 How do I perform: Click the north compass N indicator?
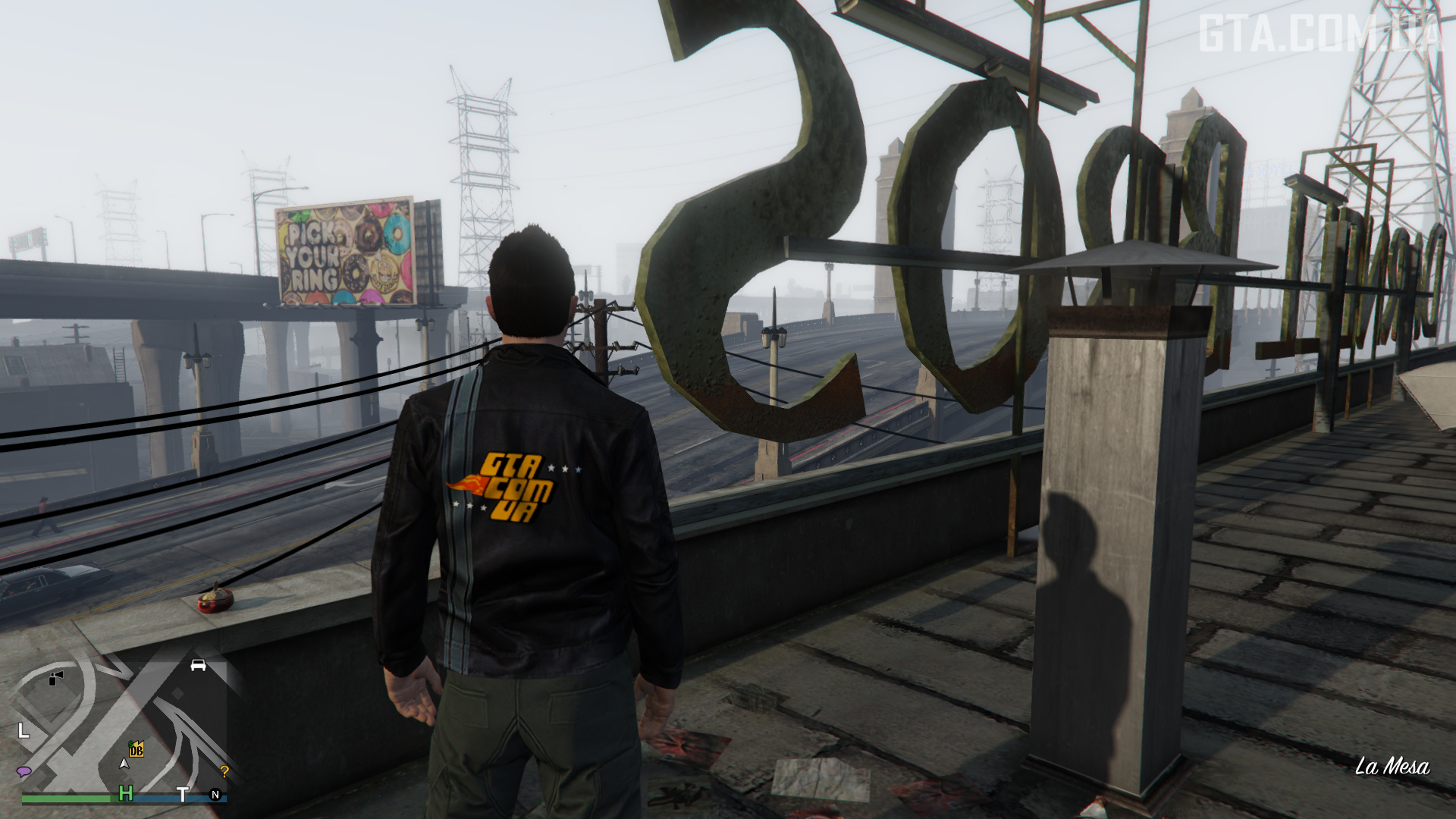click(215, 795)
